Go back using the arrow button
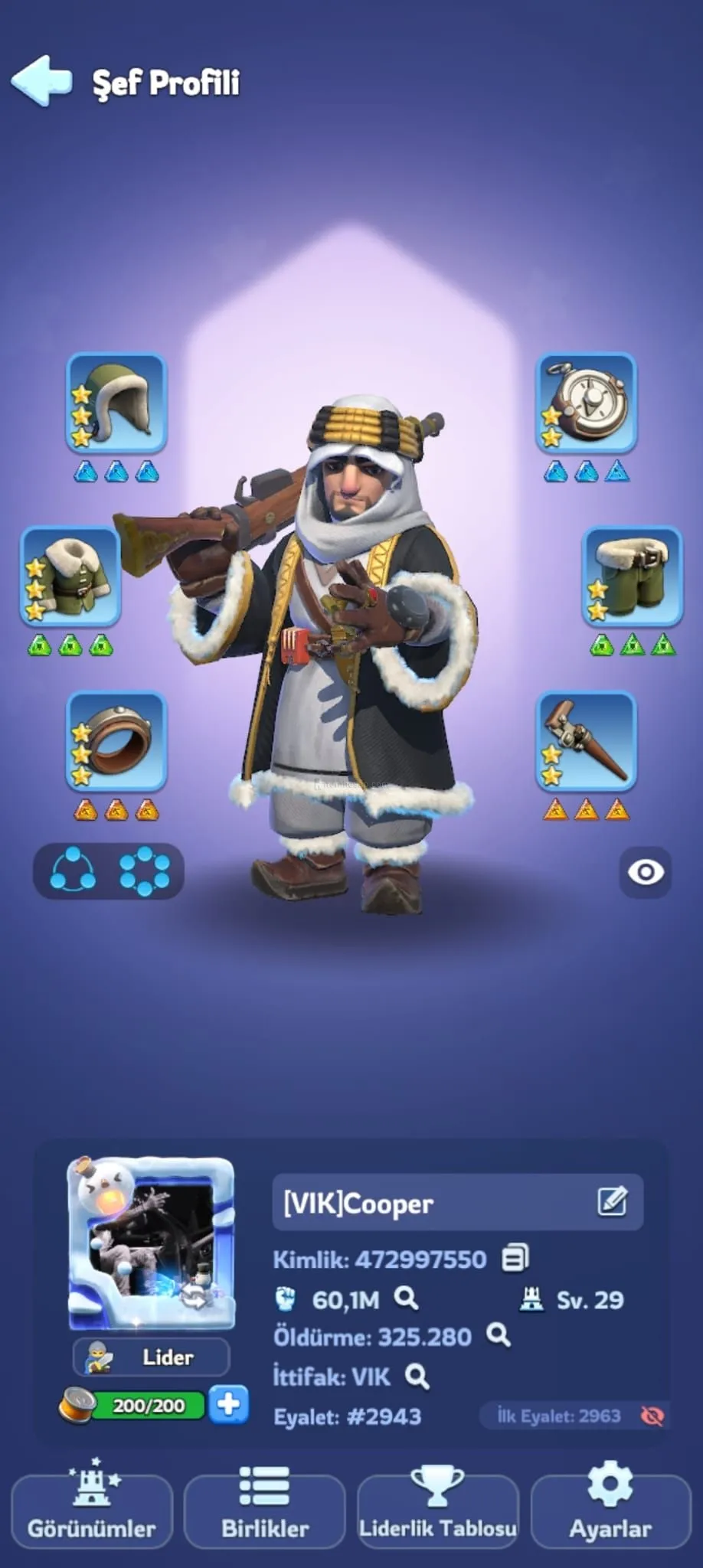The height and width of the screenshot is (1568, 703). (x=42, y=80)
